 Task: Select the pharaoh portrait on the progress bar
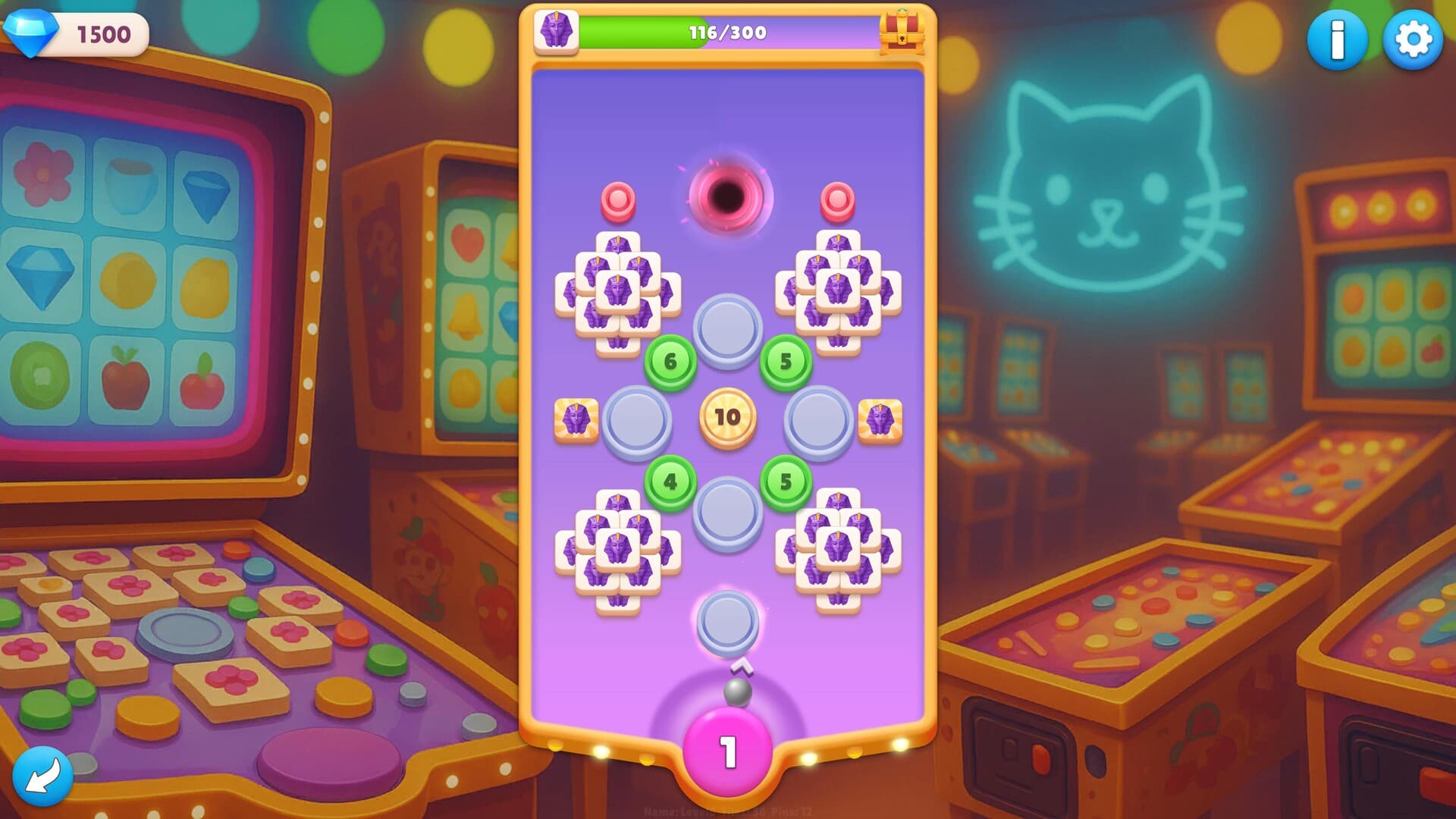(556, 33)
